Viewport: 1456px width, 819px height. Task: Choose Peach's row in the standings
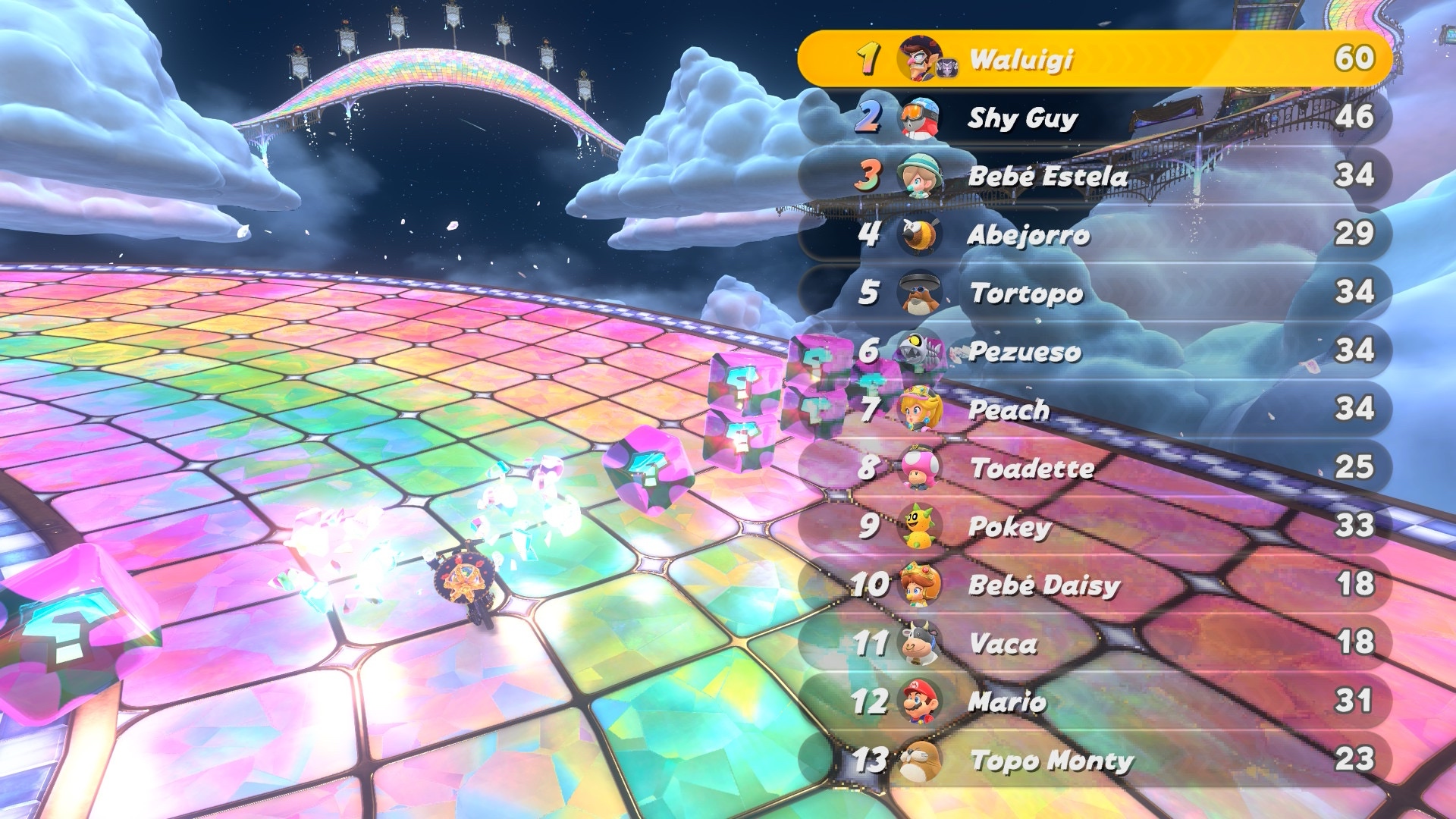tap(1095, 409)
